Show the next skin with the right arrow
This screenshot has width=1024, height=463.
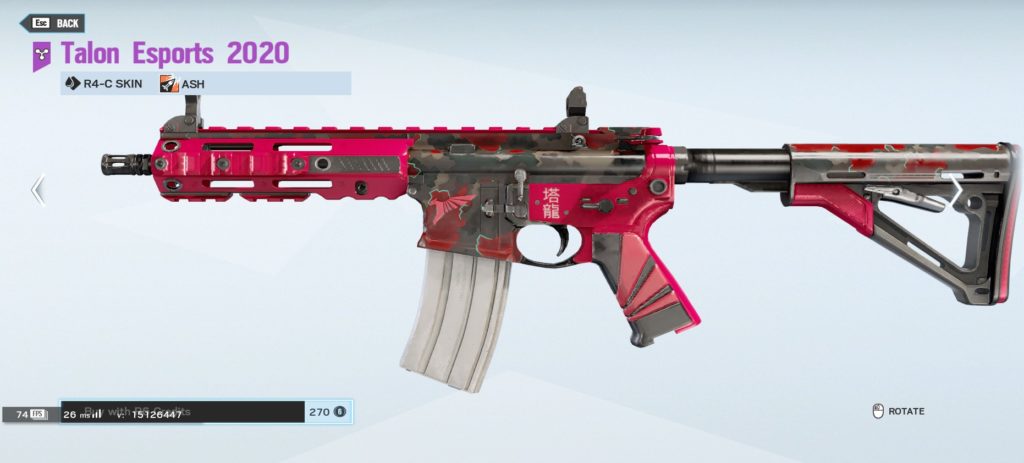(x=955, y=190)
